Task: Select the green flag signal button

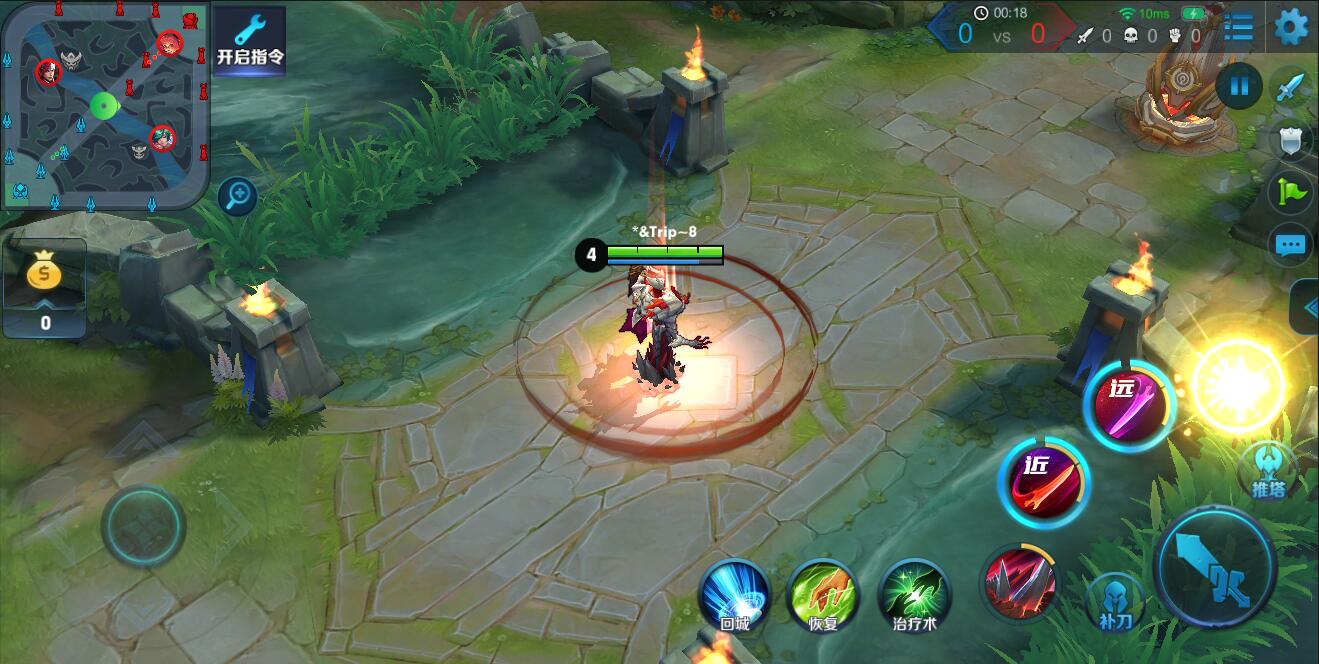Action: [x=1290, y=191]
